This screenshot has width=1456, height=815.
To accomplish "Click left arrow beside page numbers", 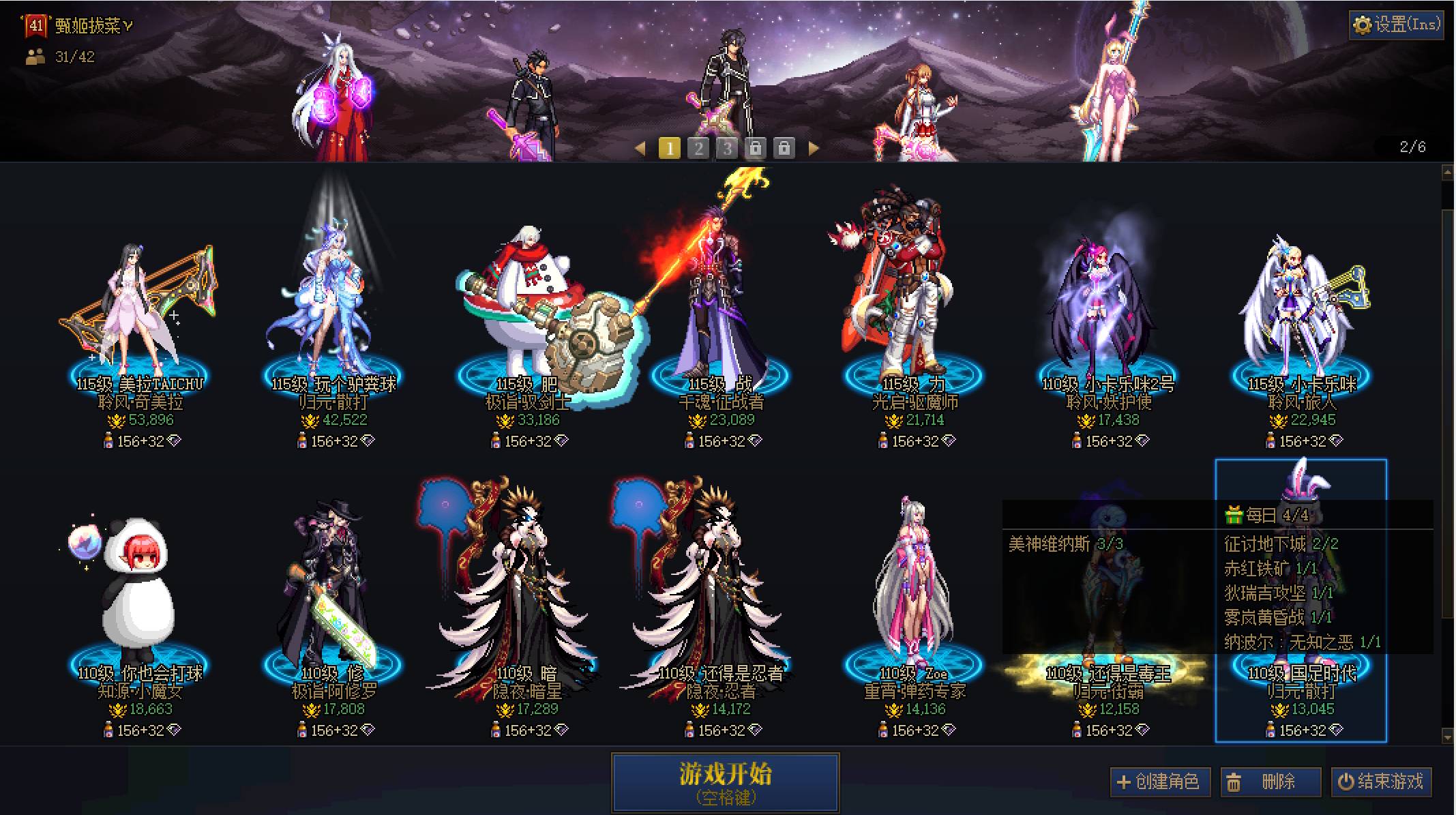I will pyautogui.click(x=640, y=147).
